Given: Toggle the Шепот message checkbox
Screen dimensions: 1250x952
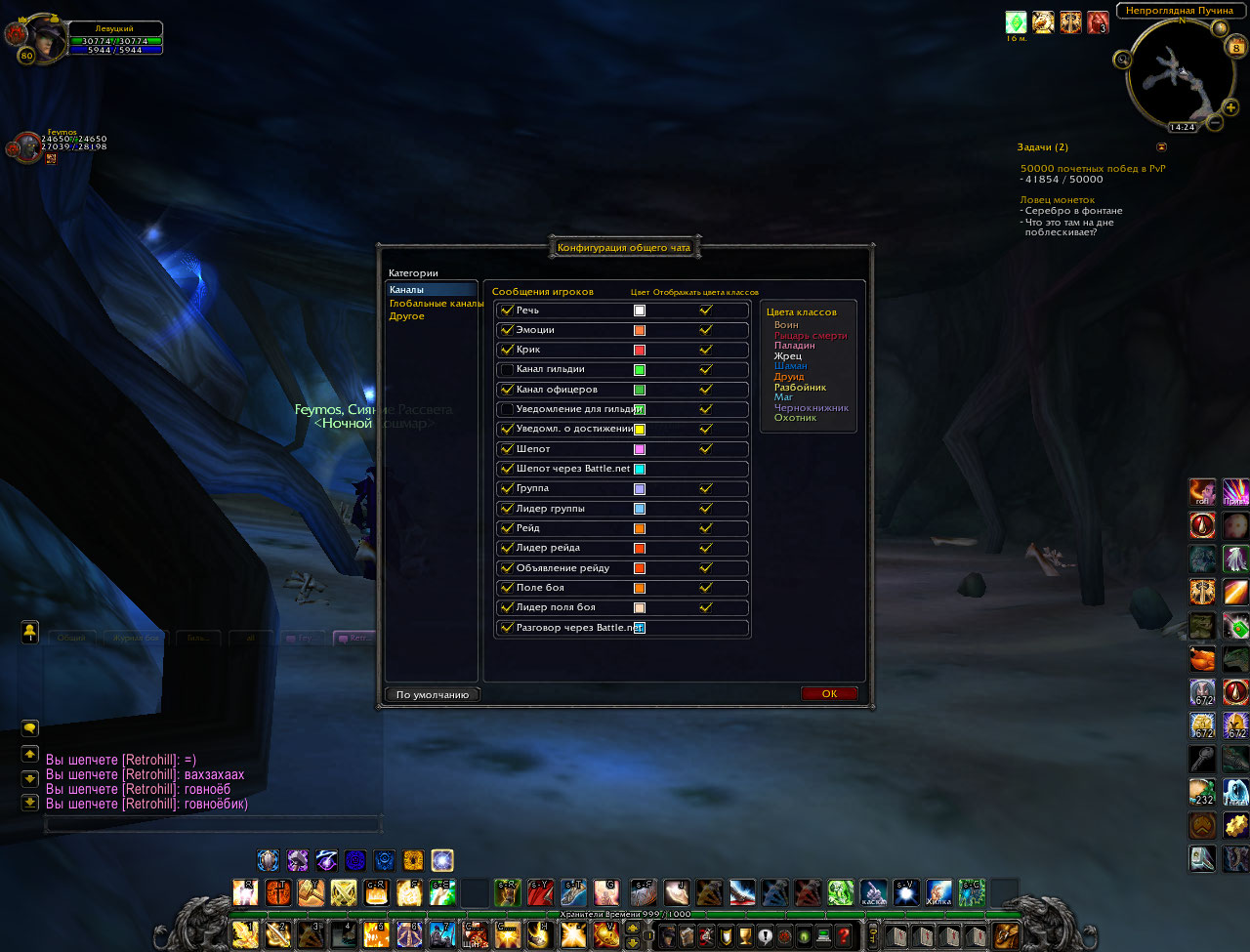Looking at the screenshot, I should (506, 449).
